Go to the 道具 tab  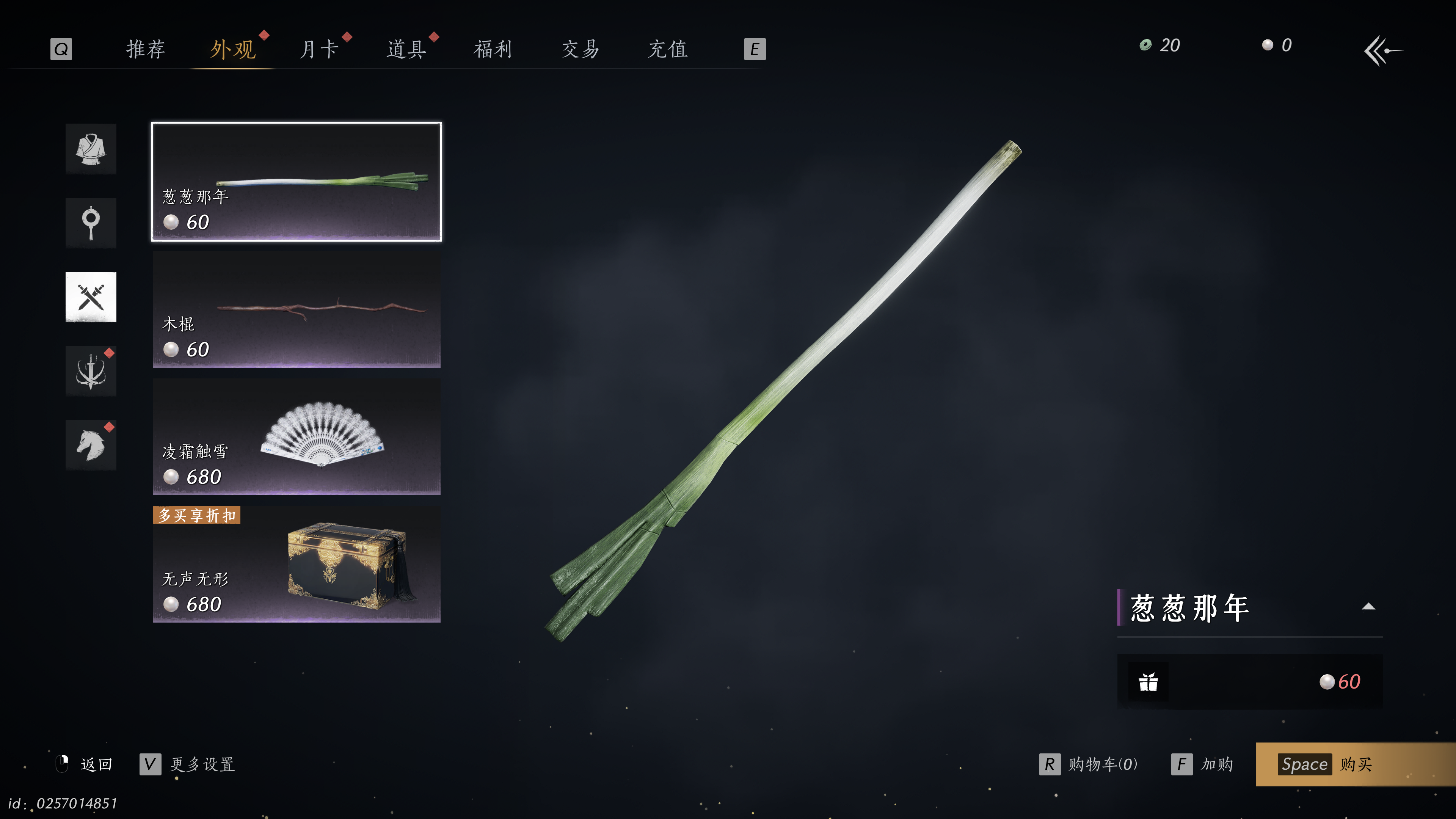pos(406,49)
